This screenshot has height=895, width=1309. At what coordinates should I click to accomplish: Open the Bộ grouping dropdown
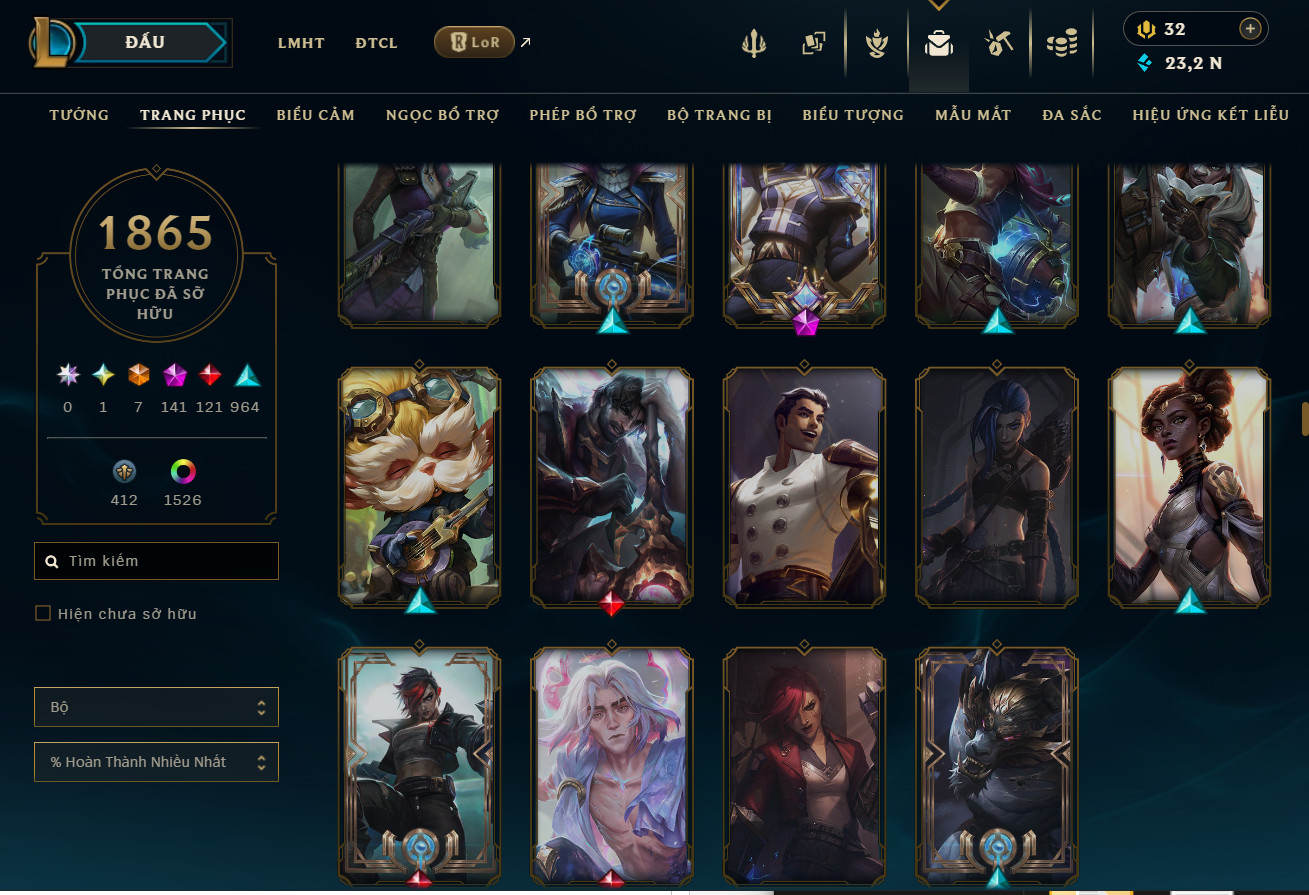(156, 707)
